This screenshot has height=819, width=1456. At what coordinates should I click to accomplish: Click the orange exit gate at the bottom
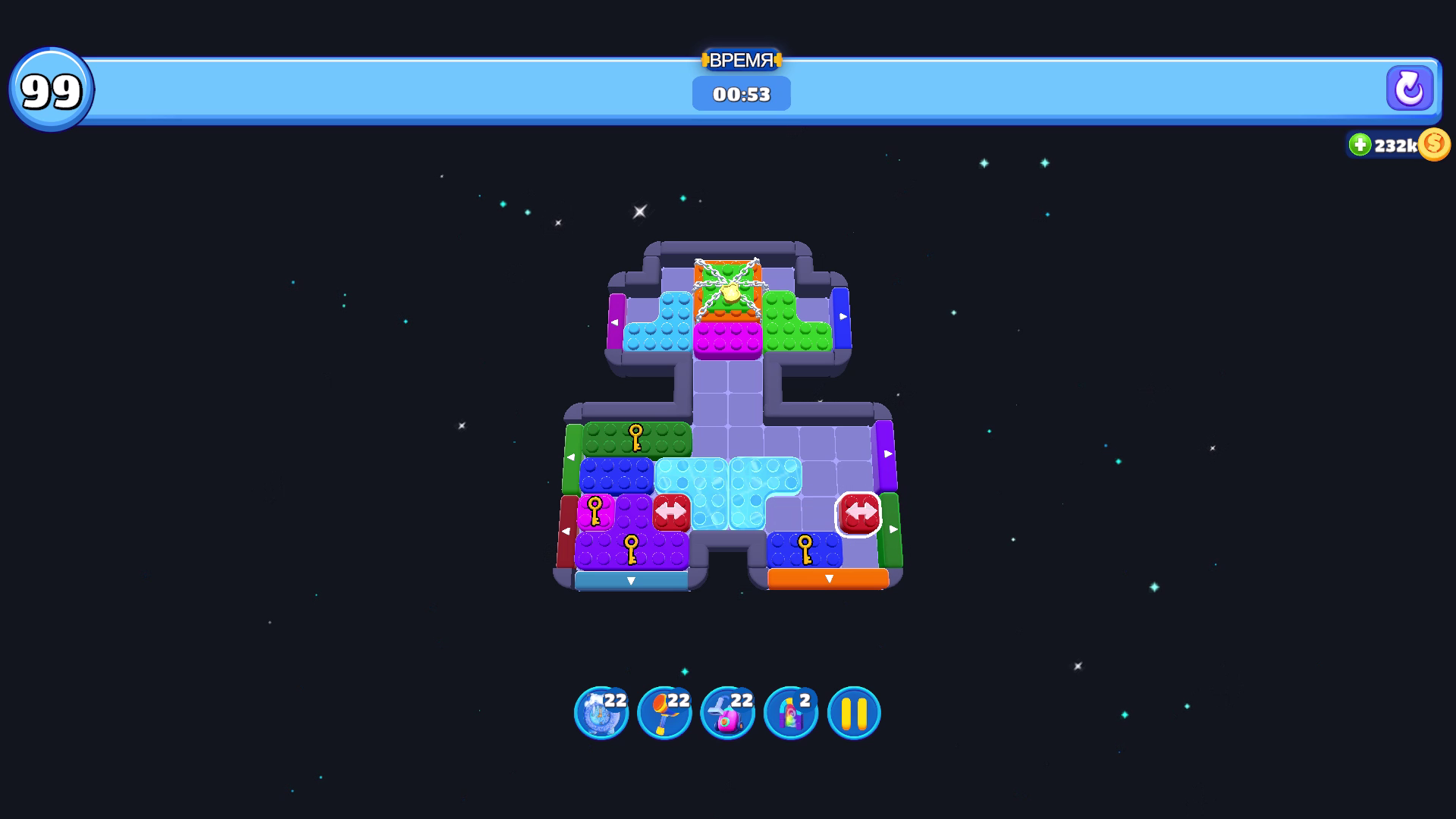(830, 579)
